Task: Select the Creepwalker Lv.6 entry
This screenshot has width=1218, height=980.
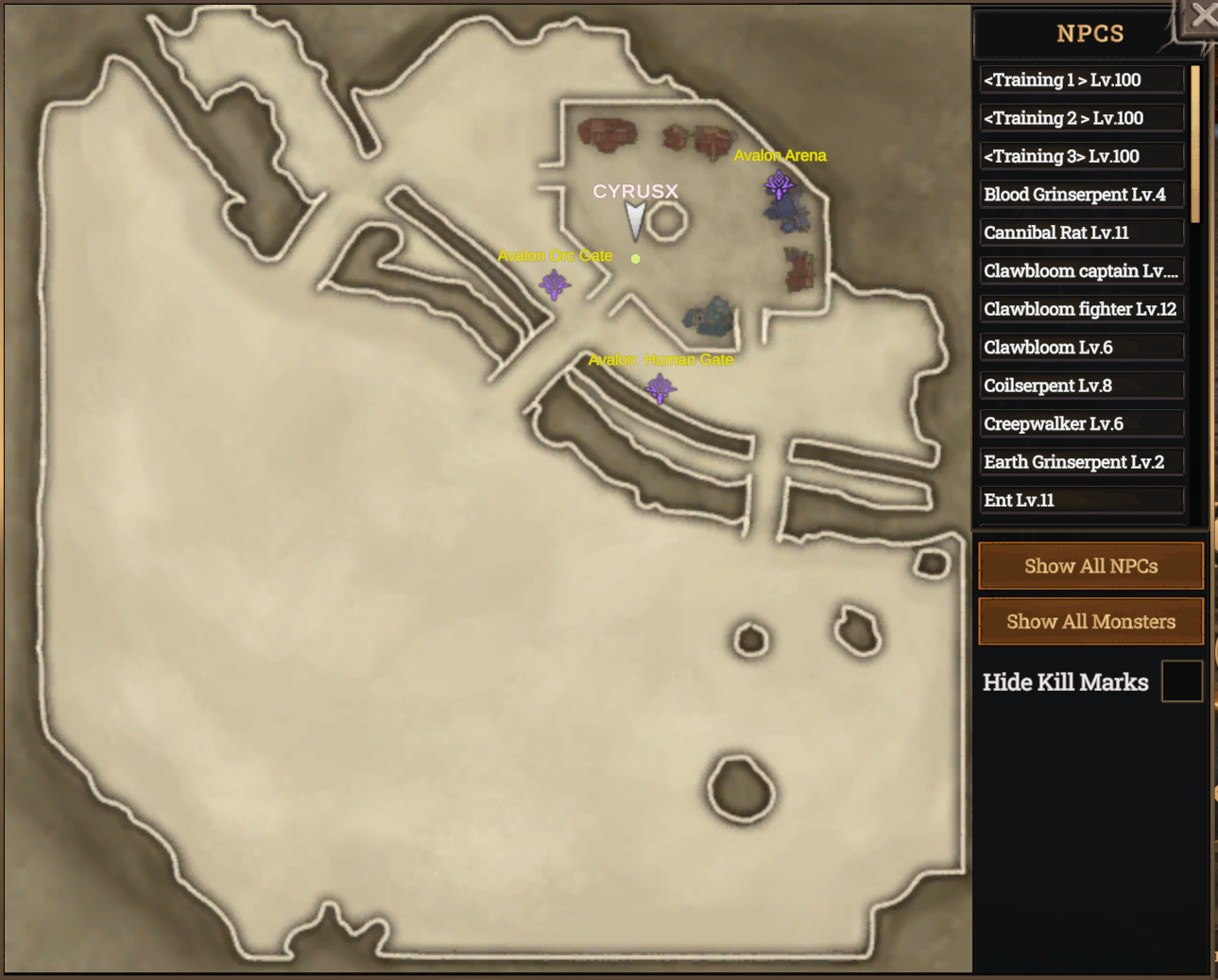Action: tap(1081, 423)
